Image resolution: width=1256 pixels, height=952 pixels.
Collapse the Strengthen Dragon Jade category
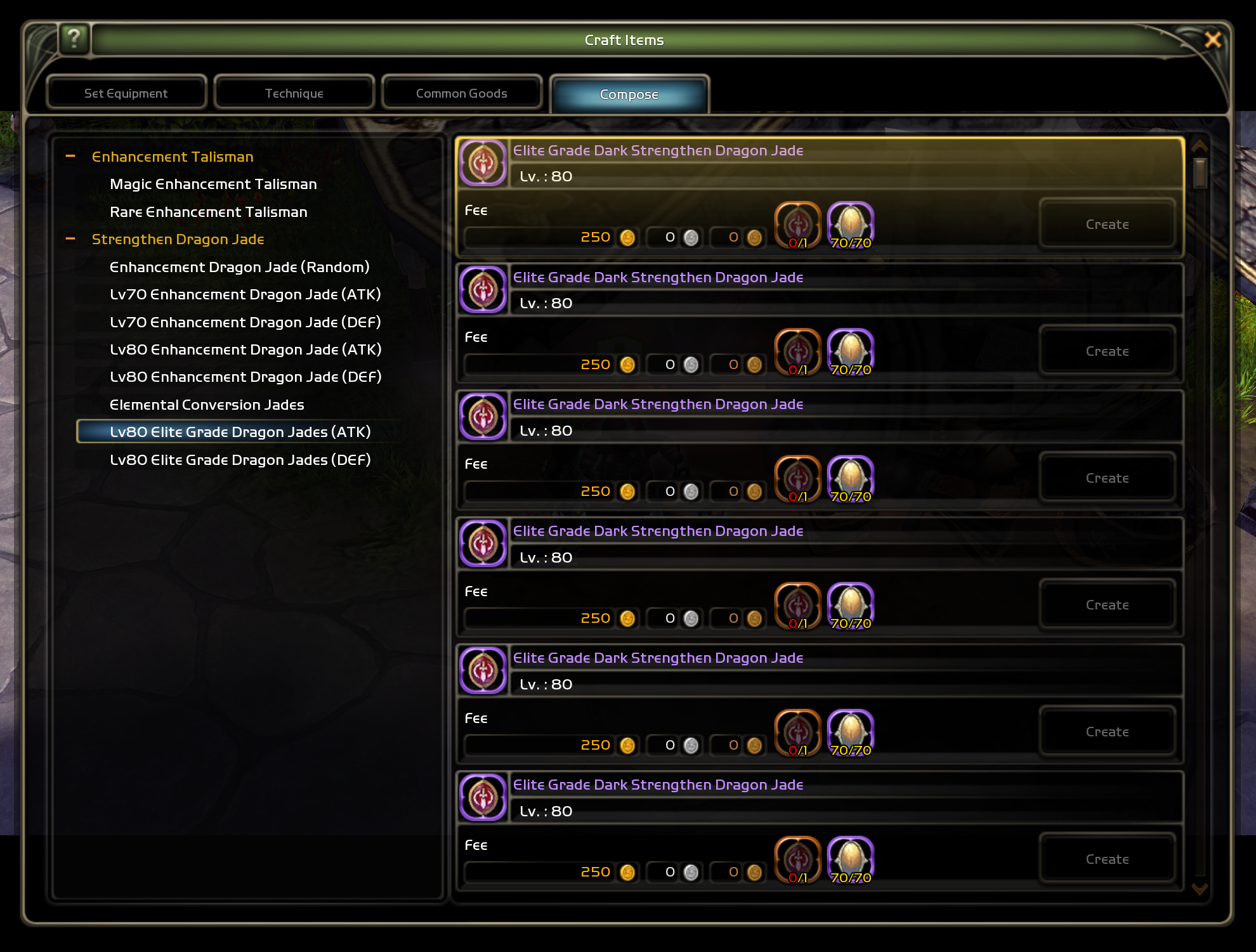(x=70, y=239)
